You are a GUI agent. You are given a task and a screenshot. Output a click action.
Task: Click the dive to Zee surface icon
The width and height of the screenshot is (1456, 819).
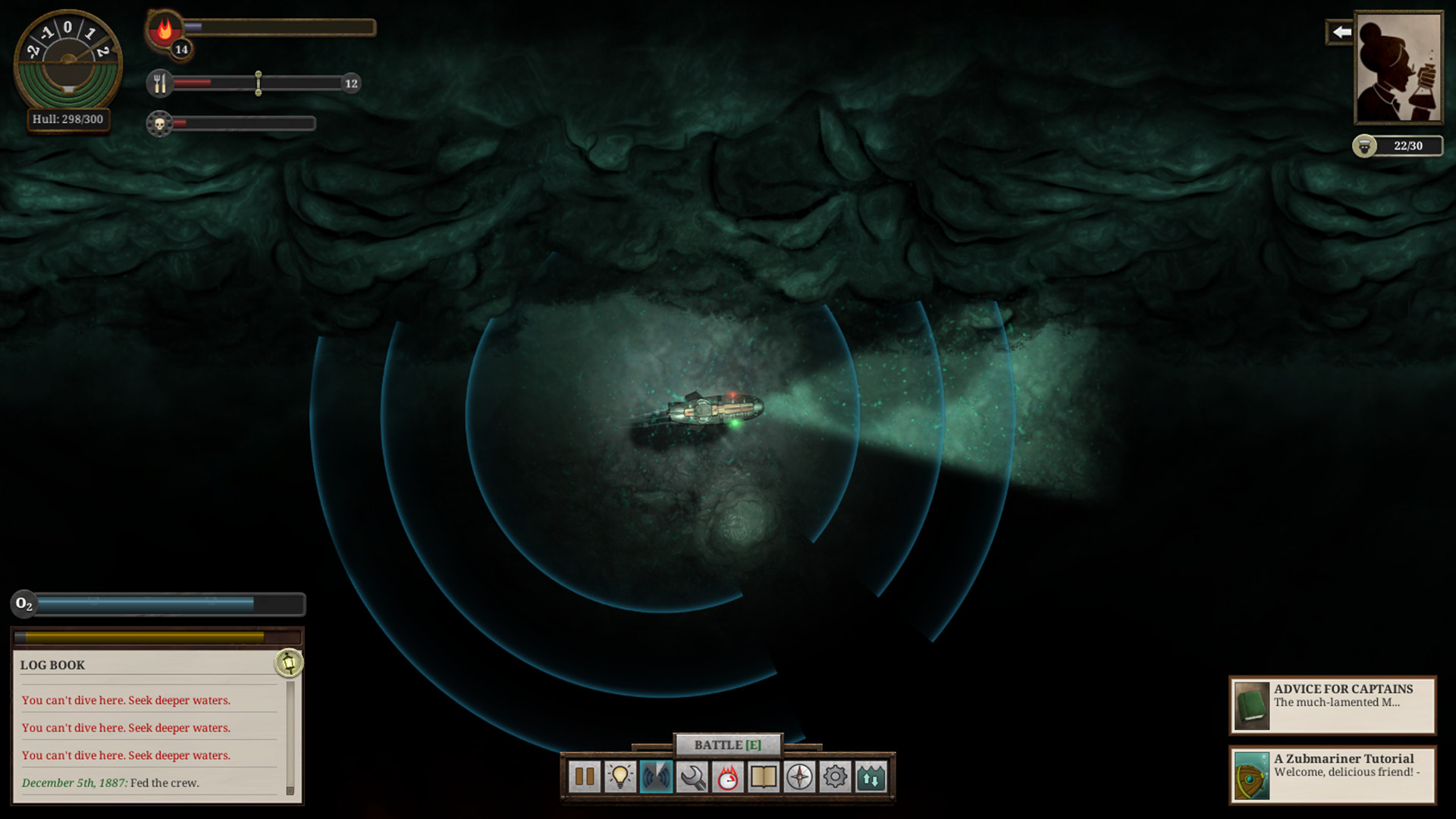coord(871,776)
